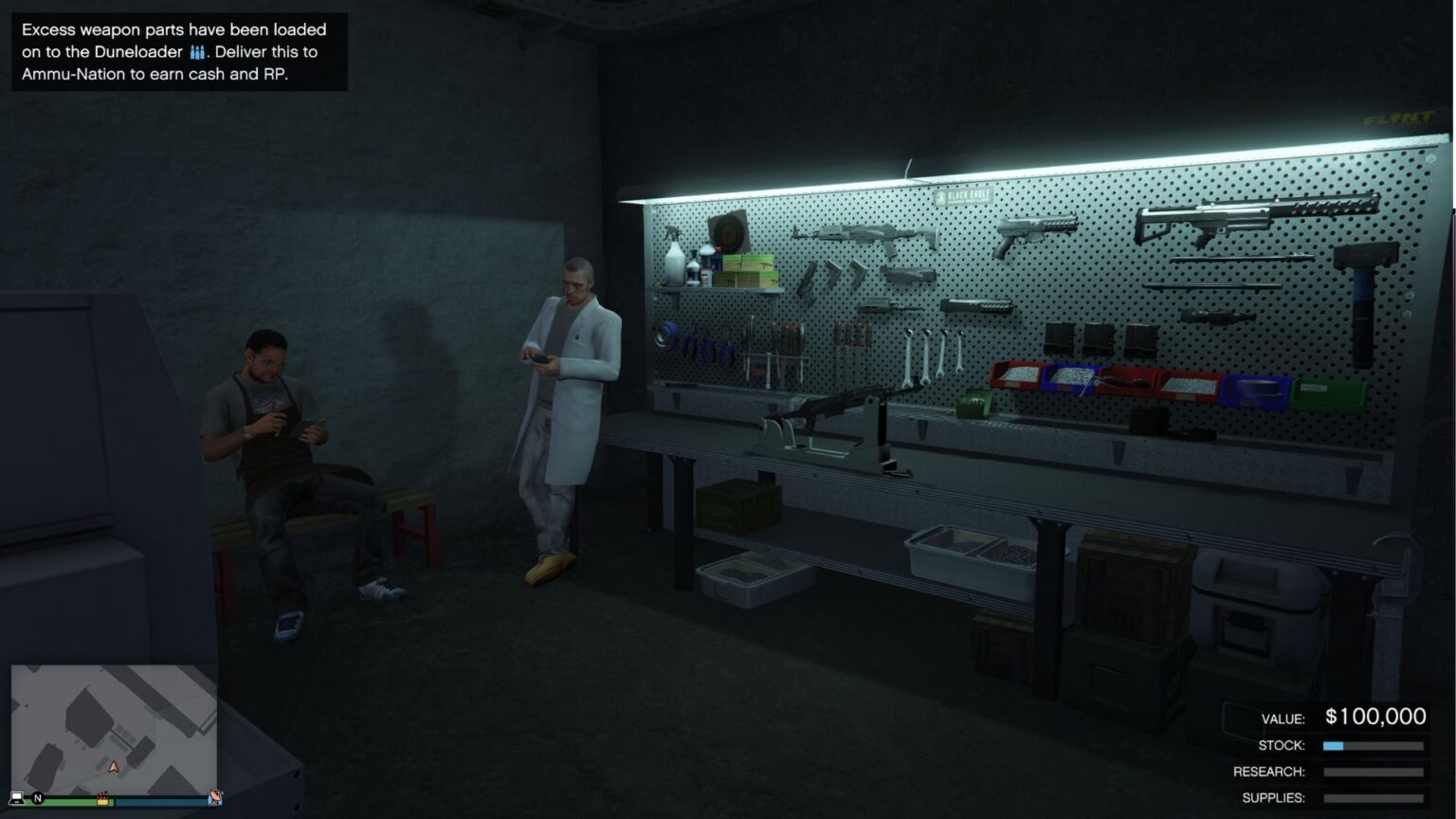Screen dimensions: 1456x819
Task: Click the blue STOCK progress bar
Action: [x=1334, y=746]
